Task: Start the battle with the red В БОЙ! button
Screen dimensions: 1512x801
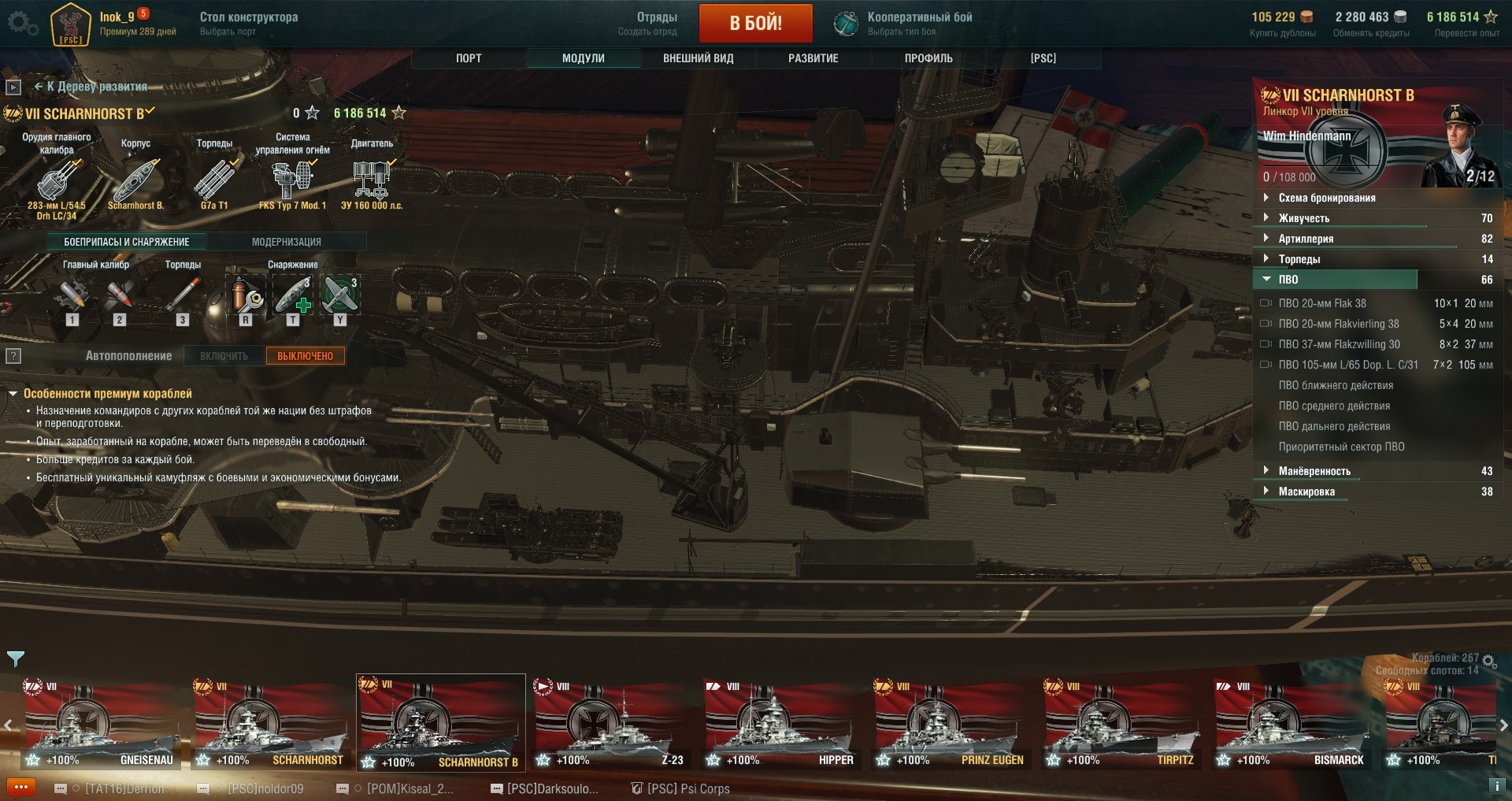Action: 755,23
